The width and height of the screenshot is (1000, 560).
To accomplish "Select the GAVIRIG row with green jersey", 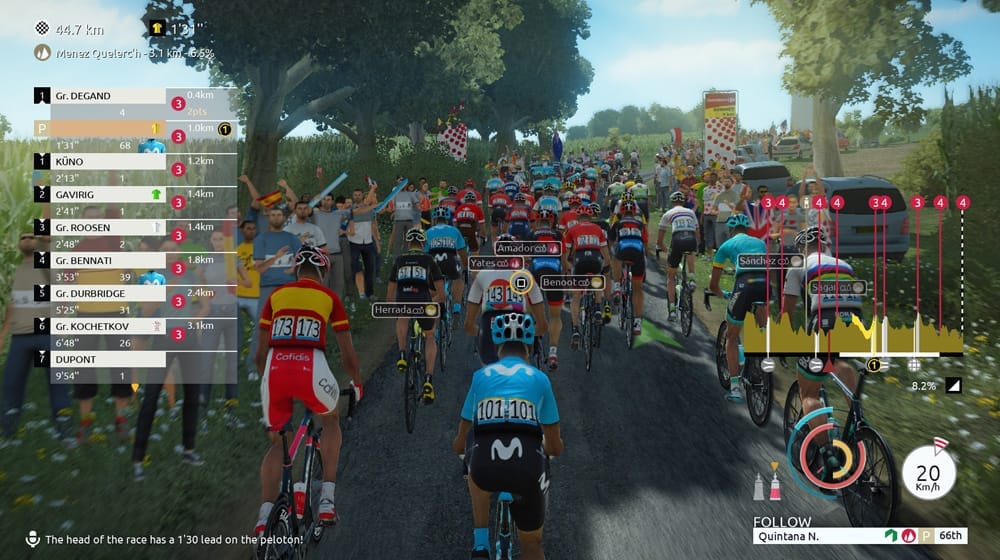I will 100,194.
